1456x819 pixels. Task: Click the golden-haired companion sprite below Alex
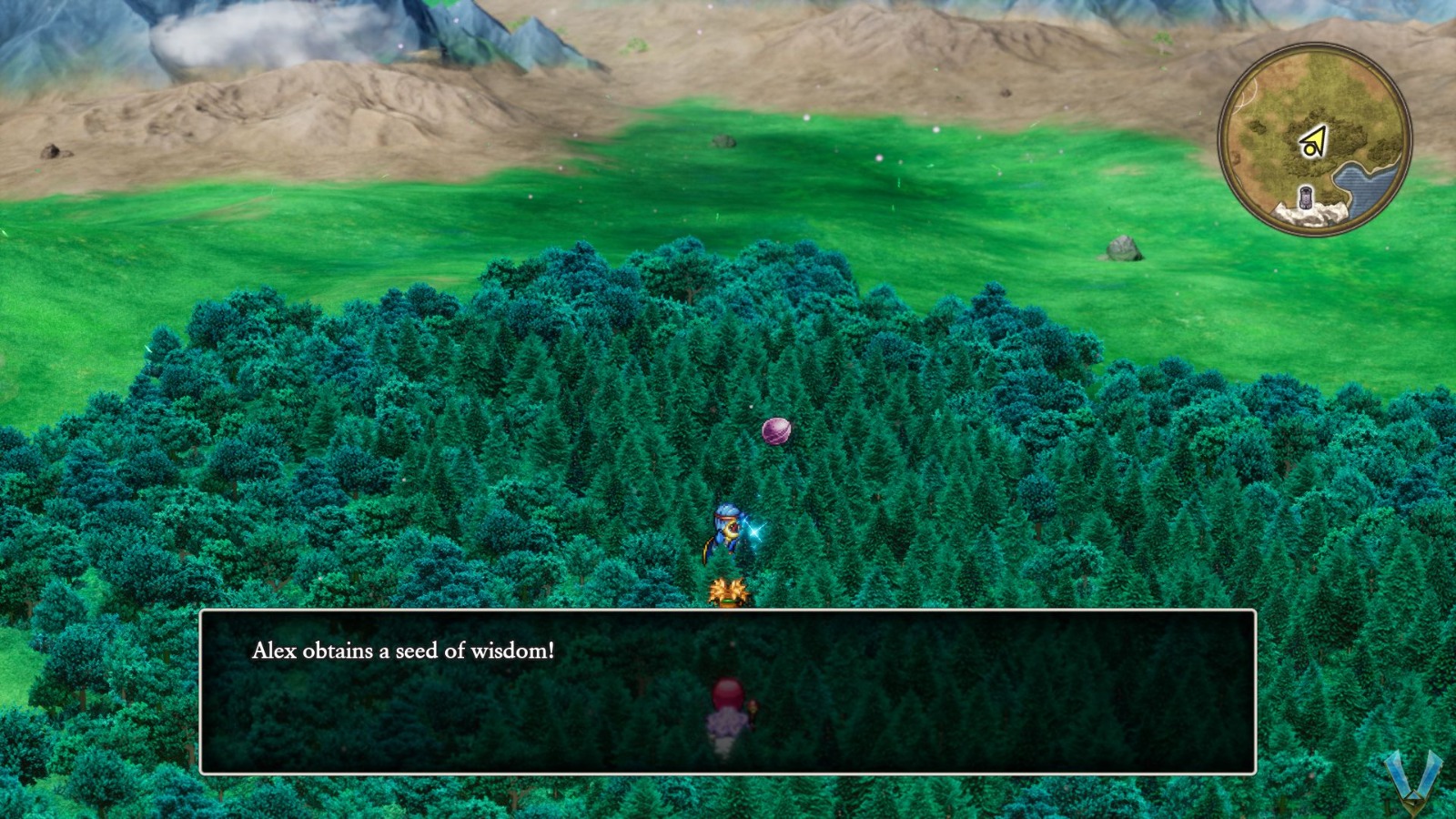(x=728, y=591)
